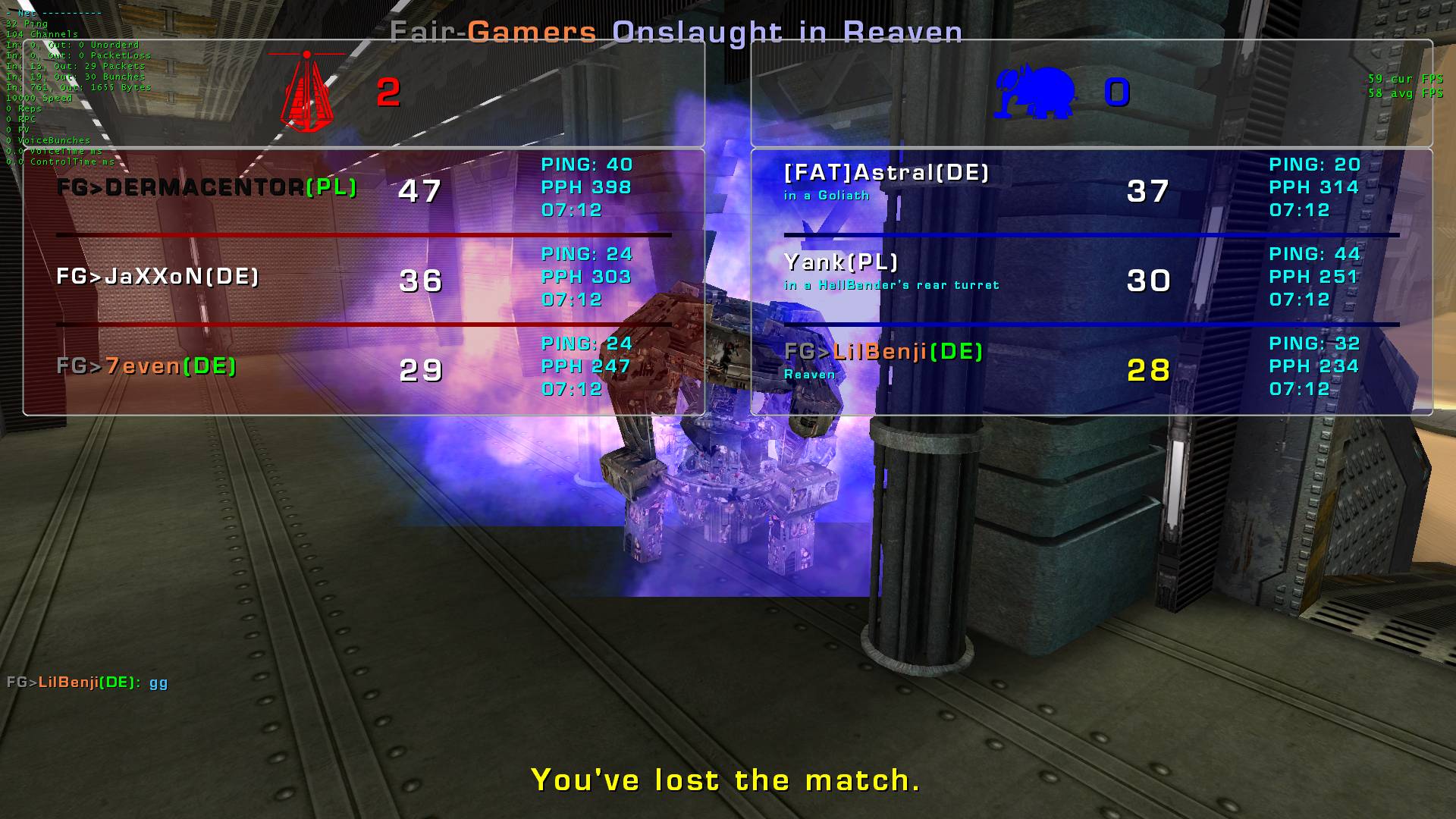Click the red team emblem icon

pos(307,92)
